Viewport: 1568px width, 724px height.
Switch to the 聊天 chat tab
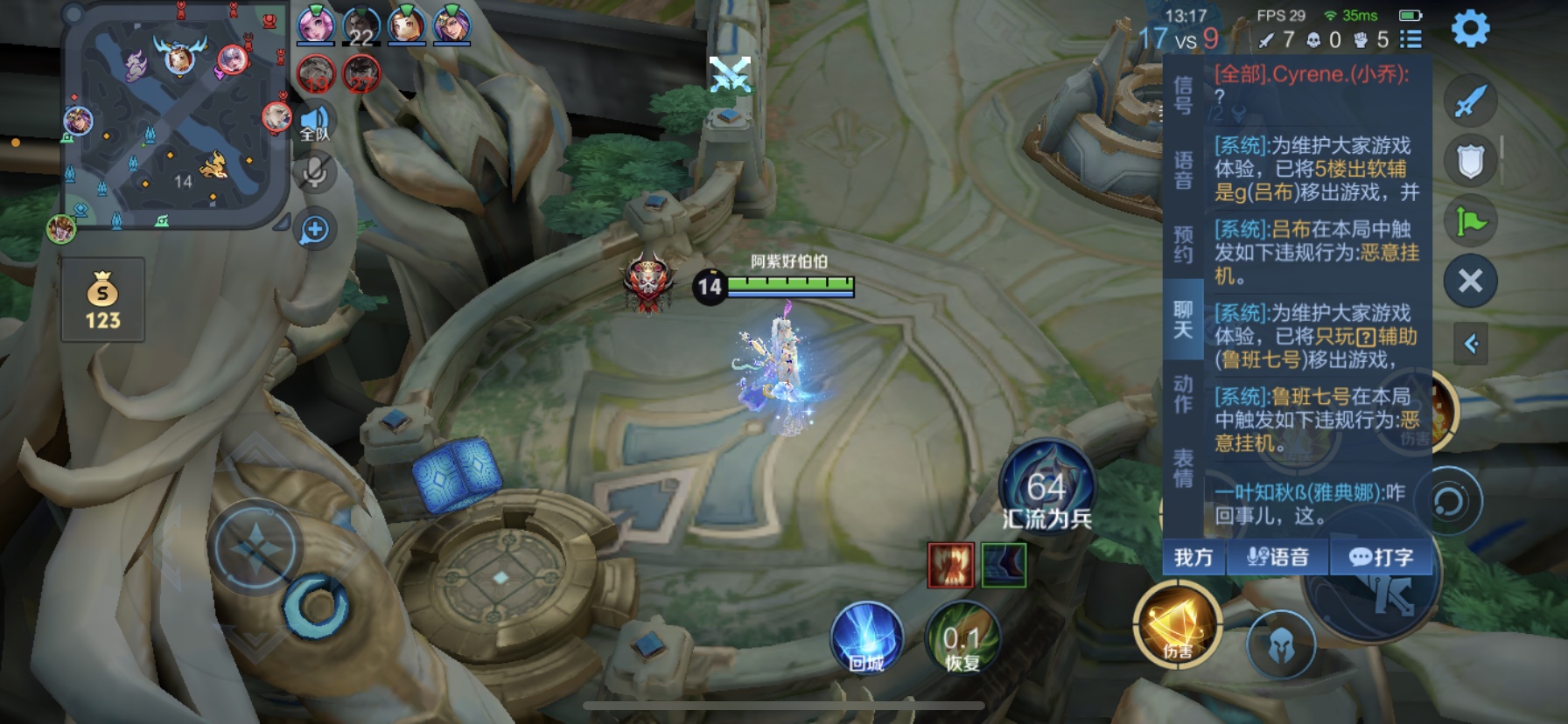tap(1183, 319)
